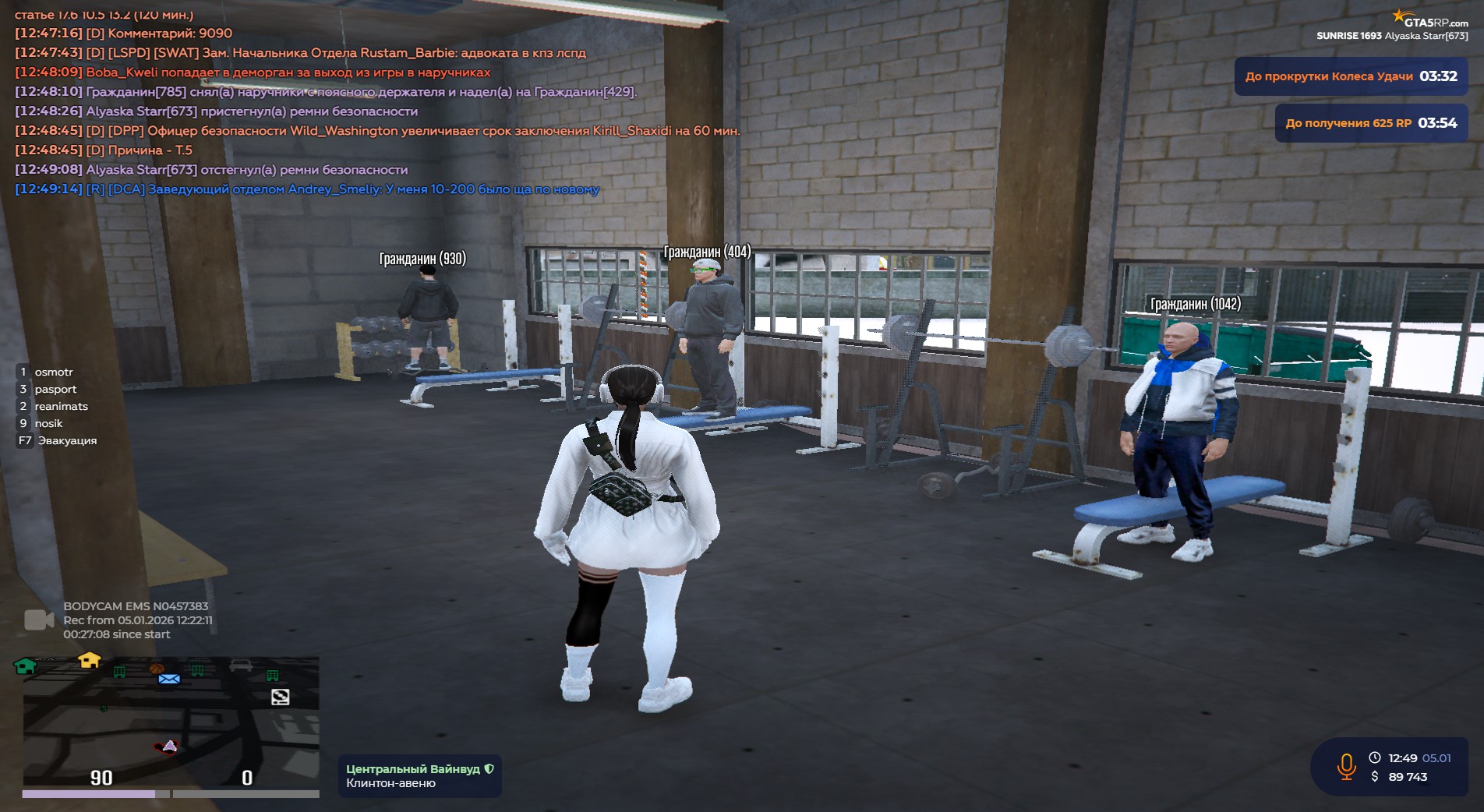Open the Центральный Вайнвуд location panel
Viewport: 1484px width, 812px height.
[x=419, y=776]
